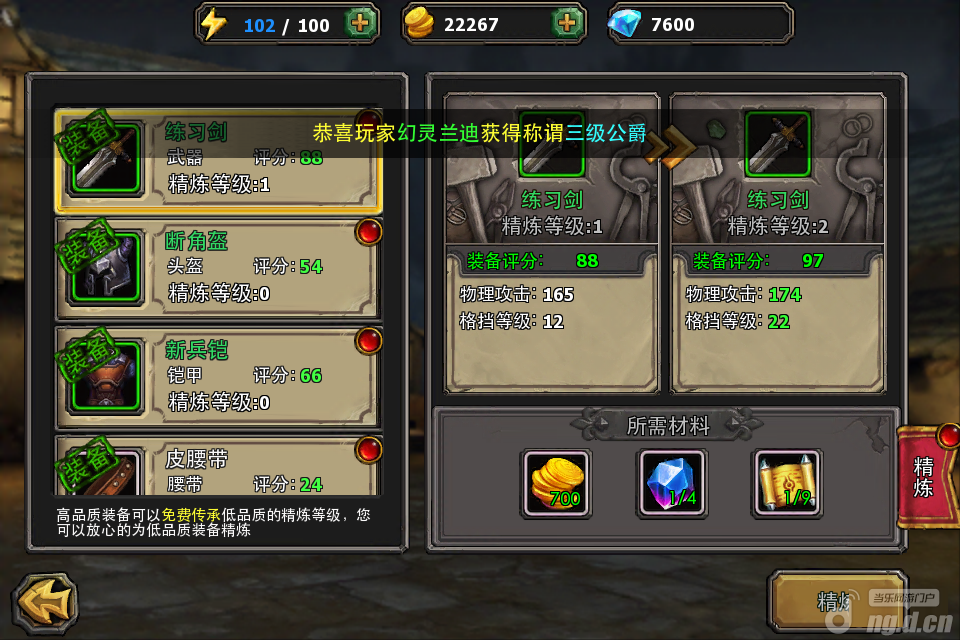
Task: Switch to the red 精炼 side tab
Action: 926,476
